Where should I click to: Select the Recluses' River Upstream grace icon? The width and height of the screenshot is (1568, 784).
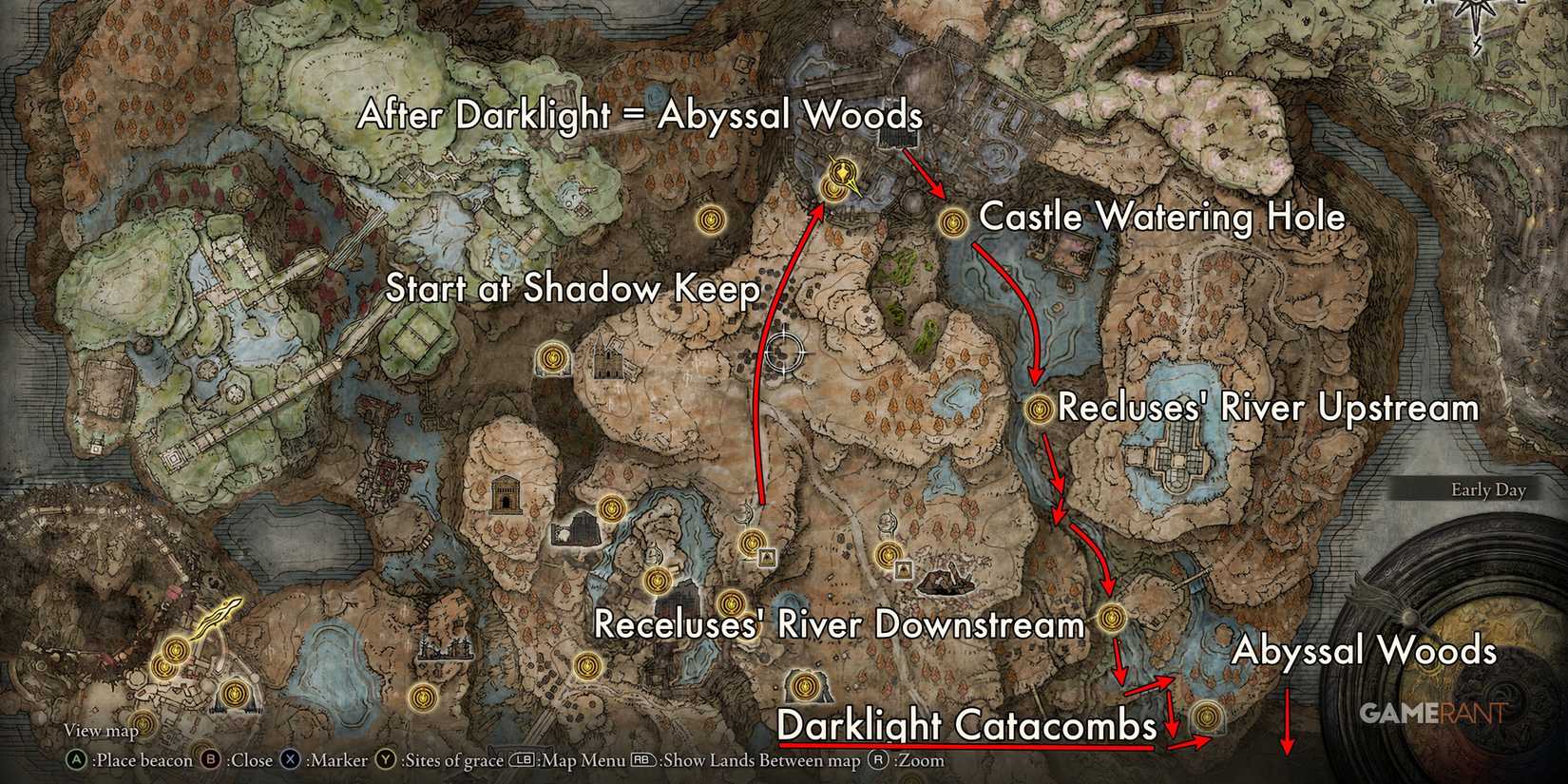click(1039, 408)
